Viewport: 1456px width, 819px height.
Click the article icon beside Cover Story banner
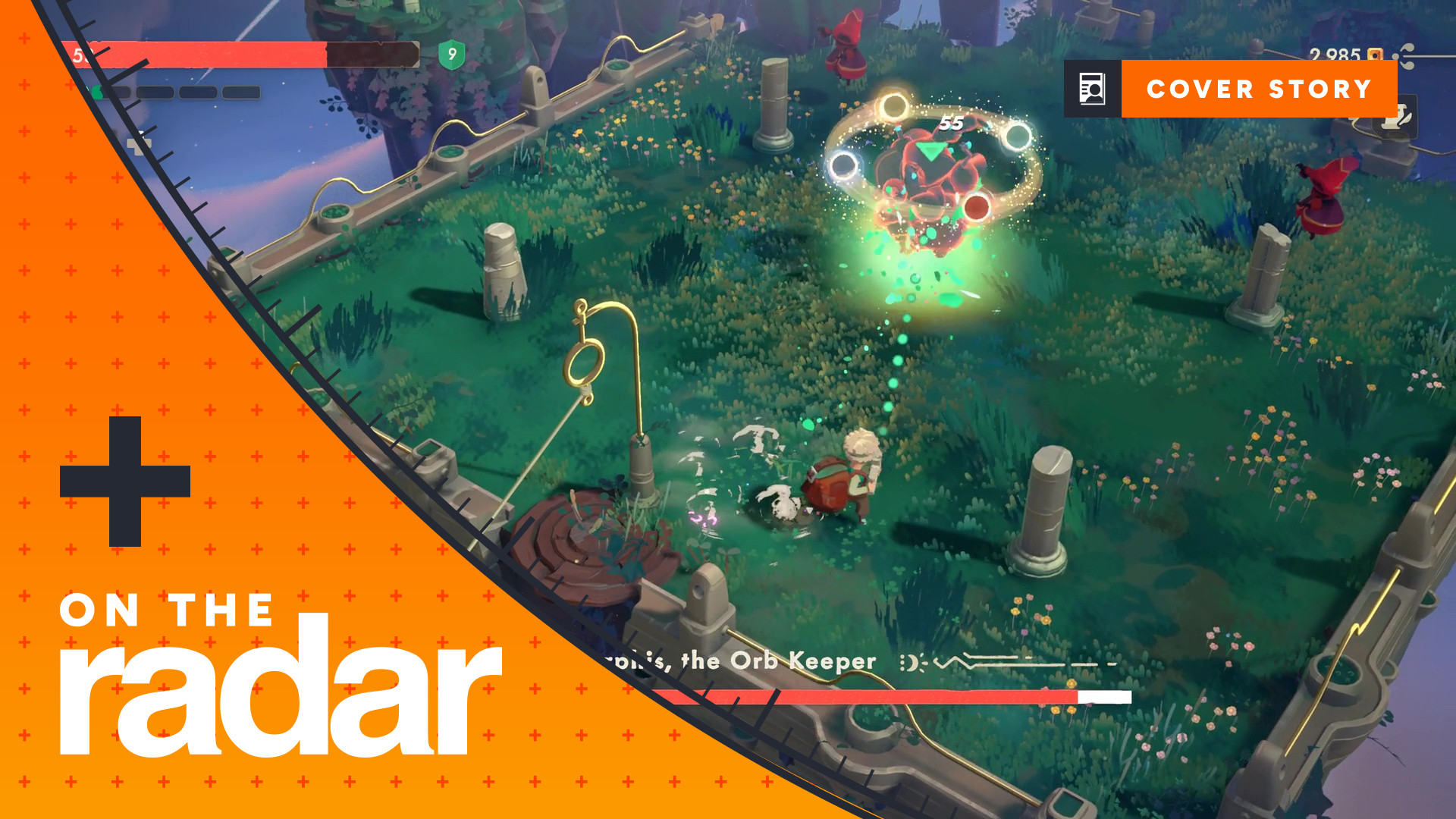(1092, 89)
